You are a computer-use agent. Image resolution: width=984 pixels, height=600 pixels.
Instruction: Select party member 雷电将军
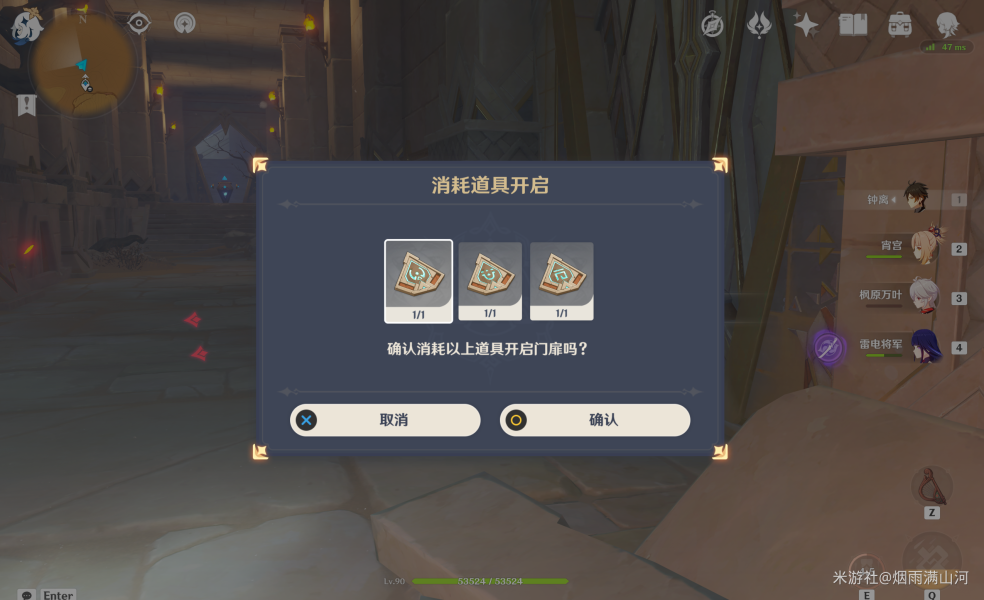[924, 346]
